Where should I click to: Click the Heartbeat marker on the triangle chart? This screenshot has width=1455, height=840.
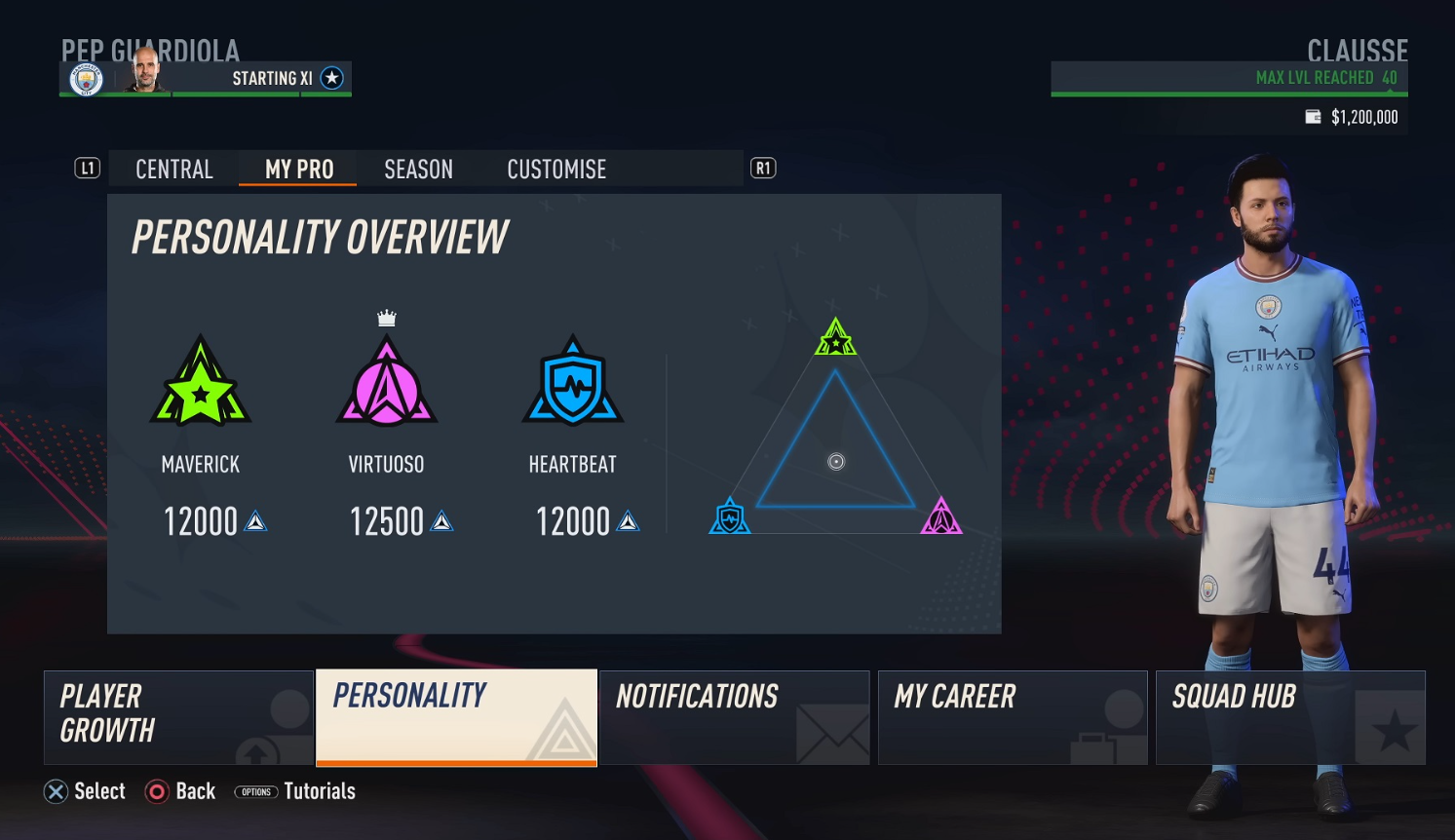[730, 516]
